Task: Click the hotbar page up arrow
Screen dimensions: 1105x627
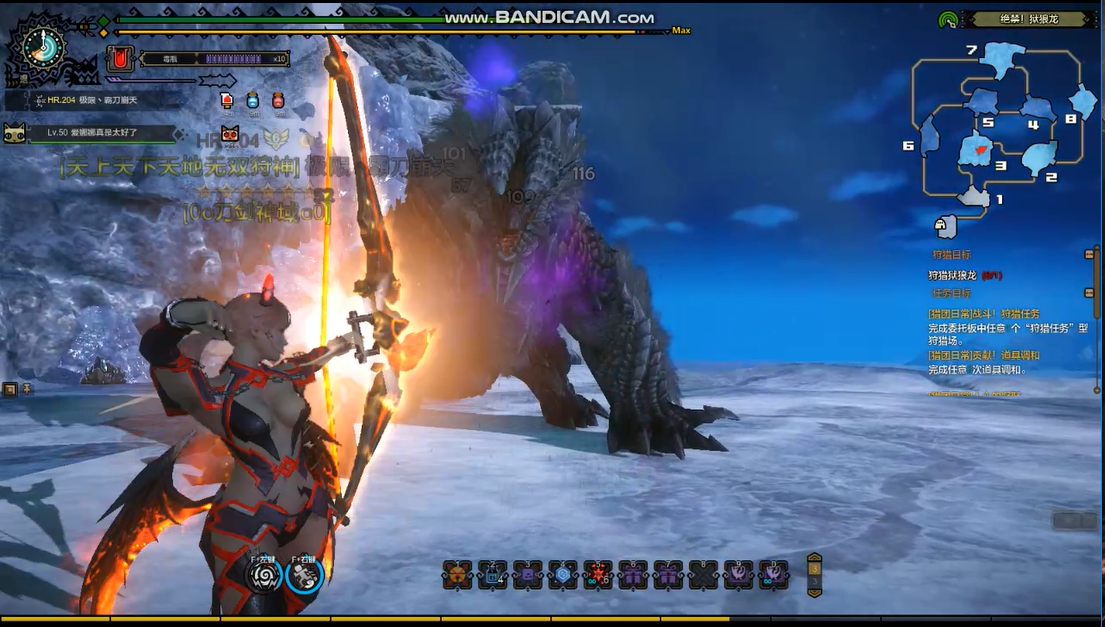Action: (814, 560)
